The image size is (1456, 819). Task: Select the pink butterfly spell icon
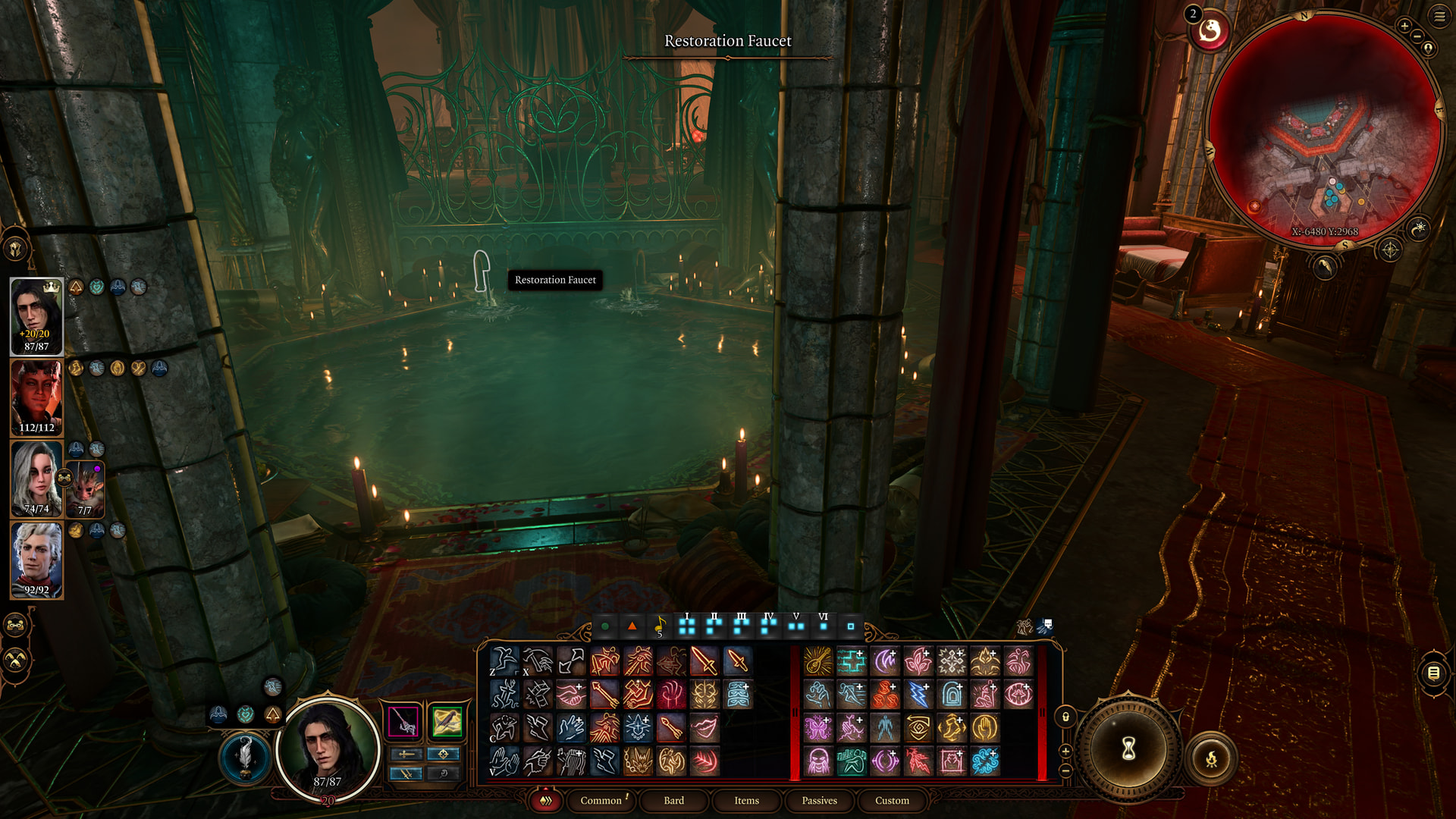click(818, 727)
